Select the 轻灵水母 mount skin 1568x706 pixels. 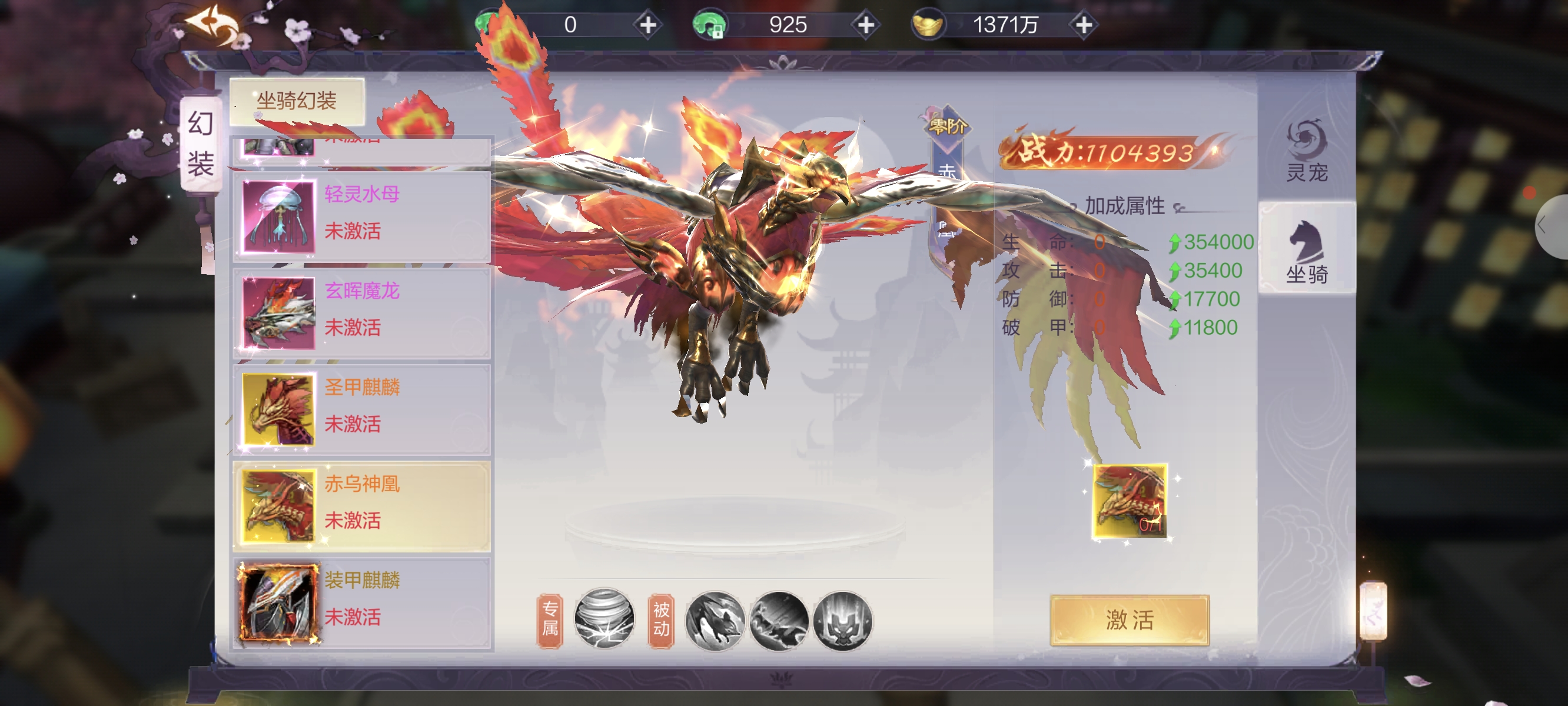[361, 215]
